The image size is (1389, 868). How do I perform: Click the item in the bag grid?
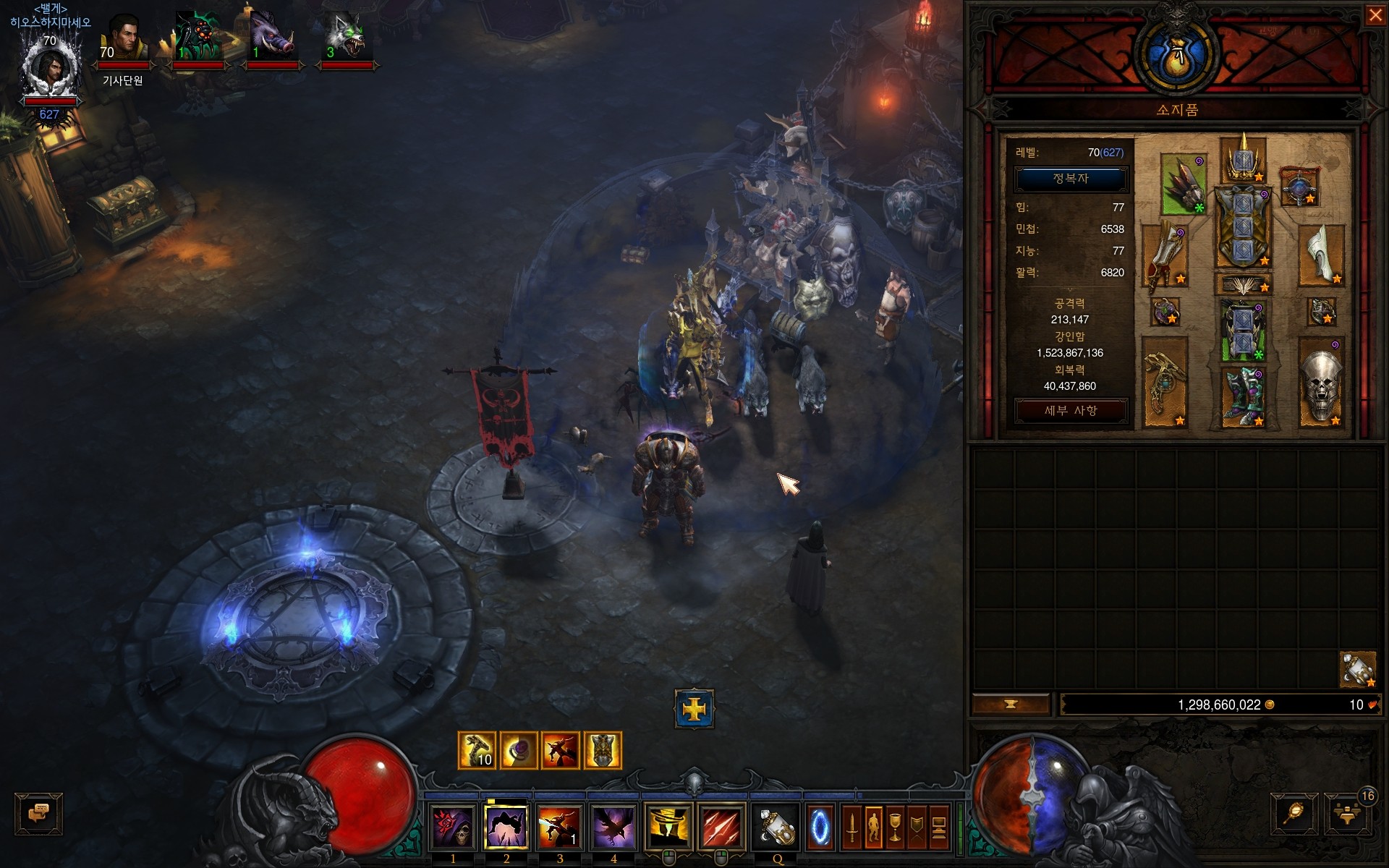point(1357,669)
